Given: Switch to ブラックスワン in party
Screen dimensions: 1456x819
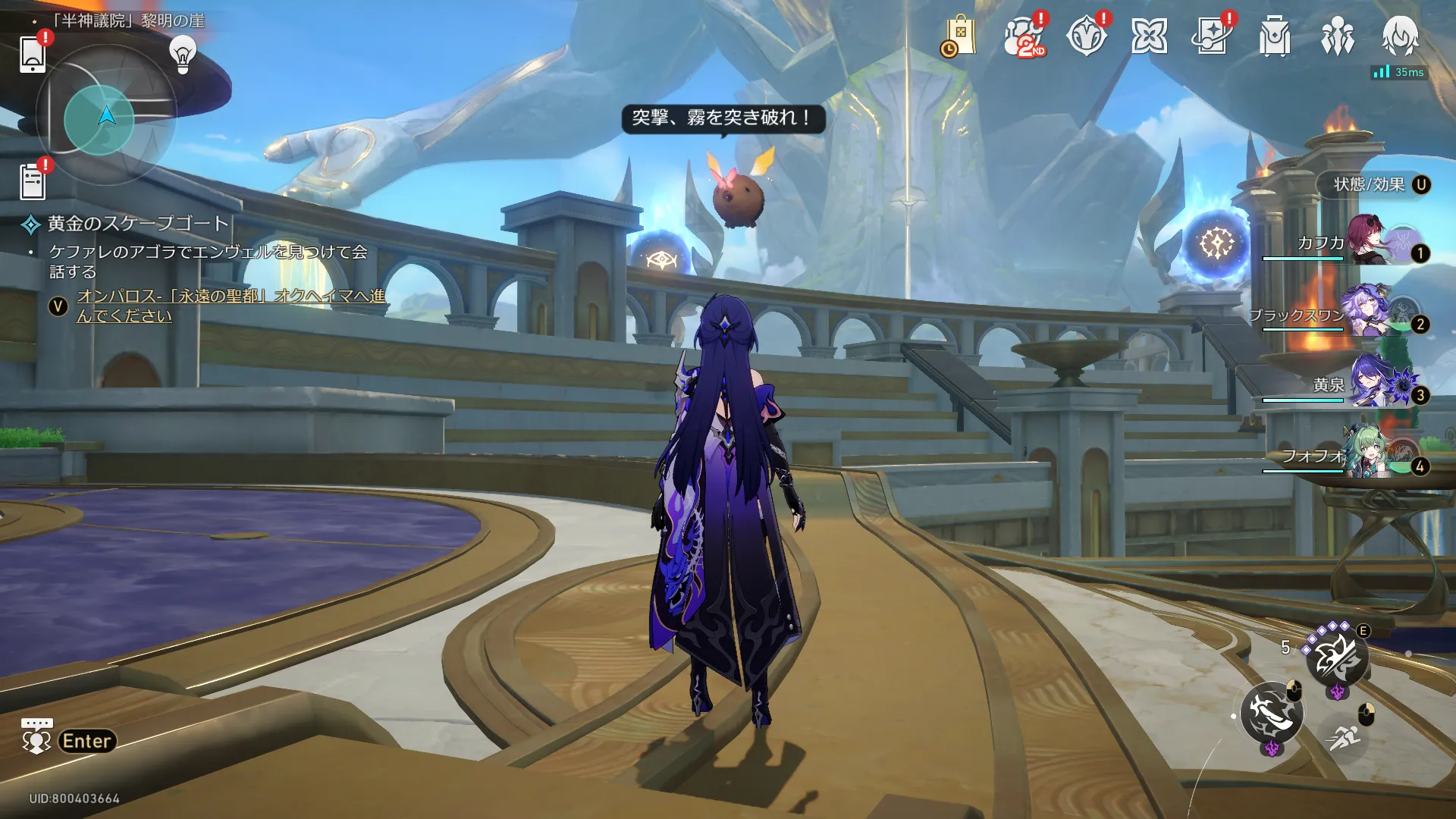Looking at the screenshot, I should tap(1363, 312).
